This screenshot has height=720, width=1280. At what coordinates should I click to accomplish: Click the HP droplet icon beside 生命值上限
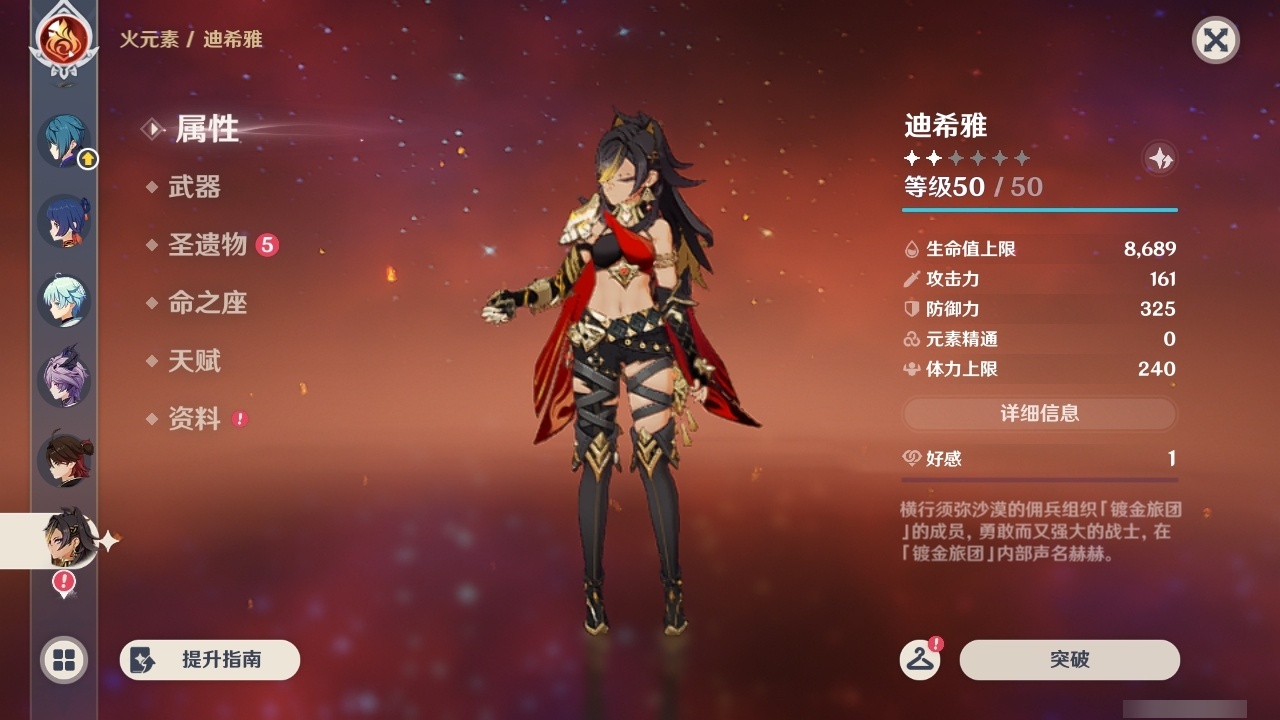pyautogui.click(x=911, y=248)
